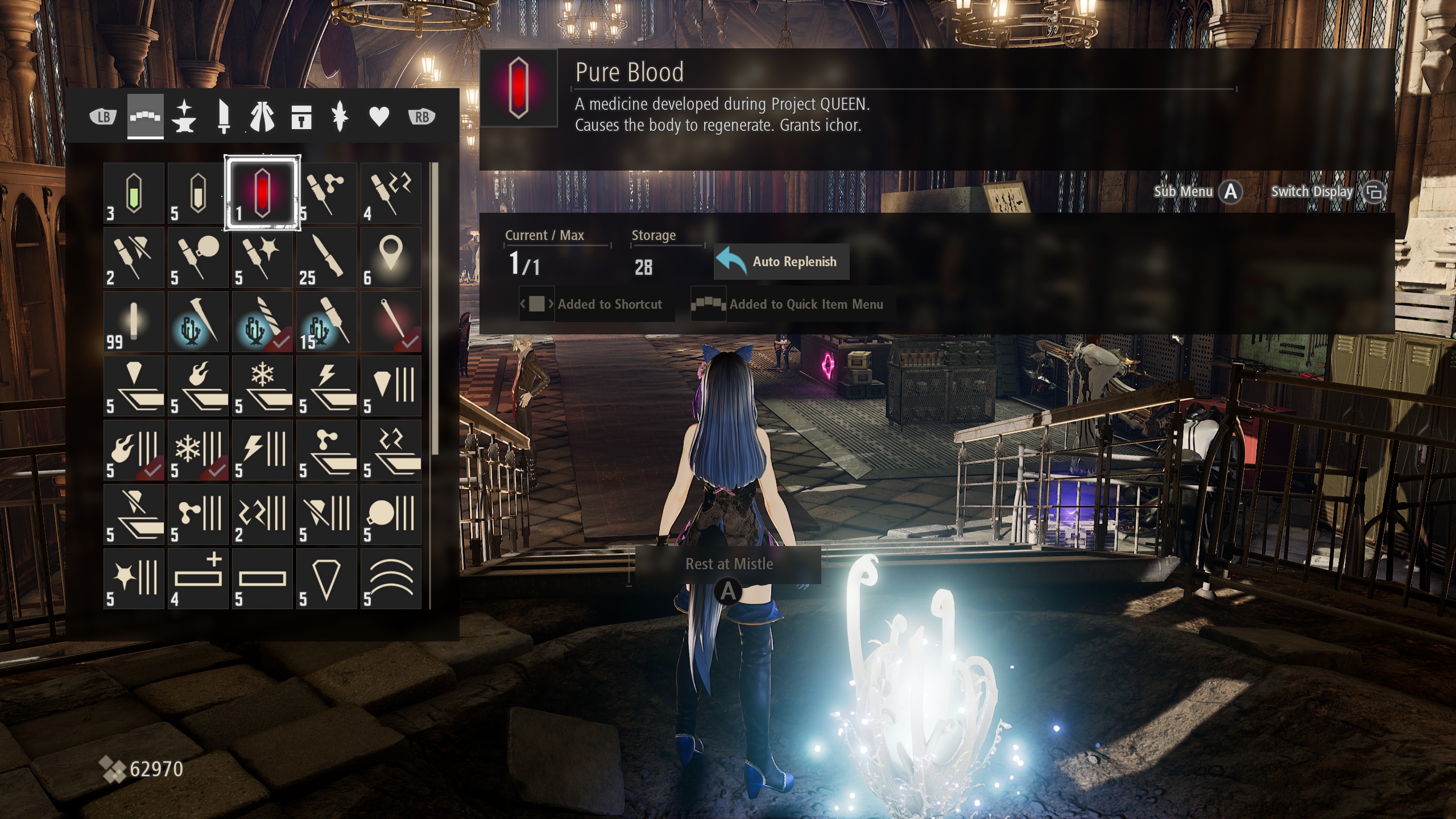This screenshot has height=819, width=1456.
Task: Select the bar with plus sign item
Action: (x=198, y=579)
